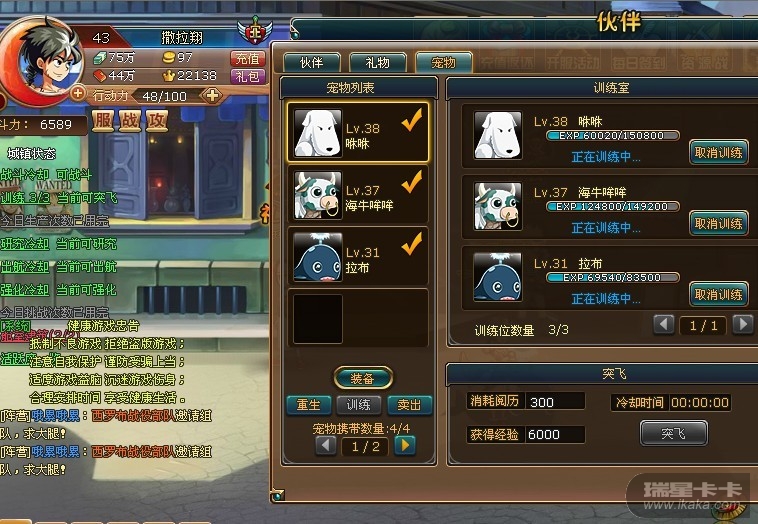The image size is (758, 524).
Task: Open the 礼包 (Gift pack) button
Action: coord(247,76)
